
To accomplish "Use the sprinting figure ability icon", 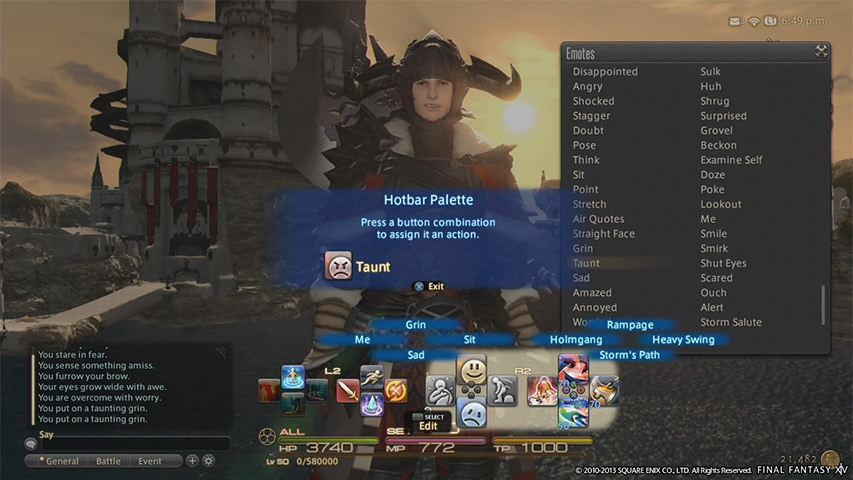I will click(x=372, y=376).
